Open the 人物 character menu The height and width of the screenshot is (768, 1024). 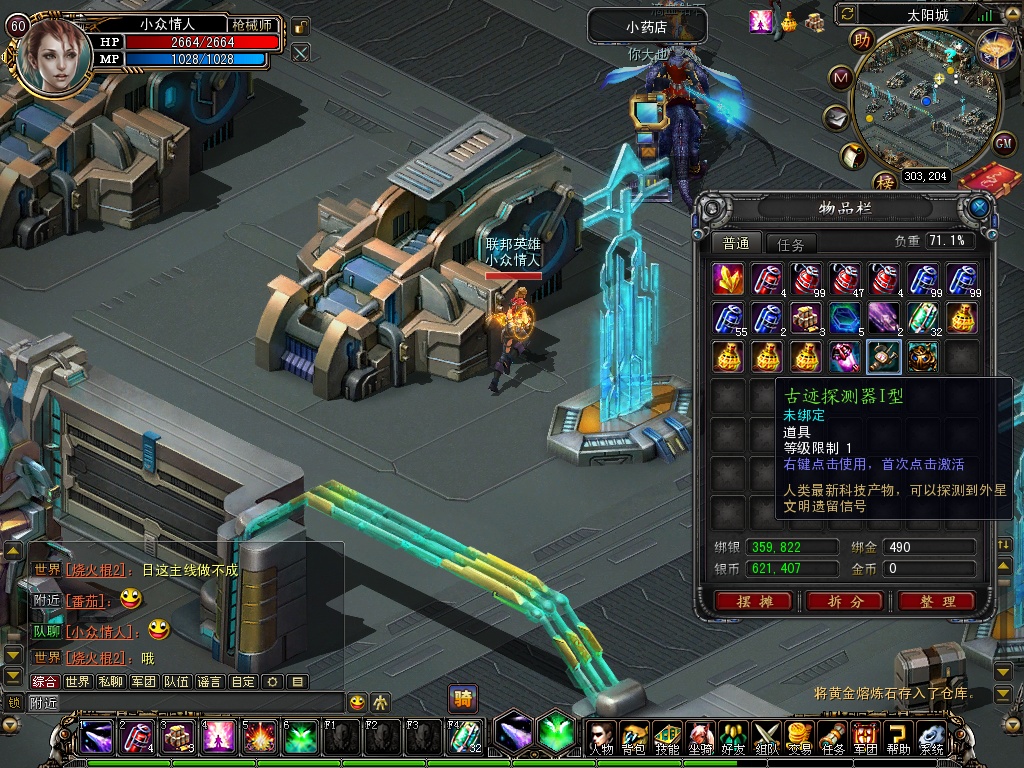pyautogui.click(x=601, y=737)
